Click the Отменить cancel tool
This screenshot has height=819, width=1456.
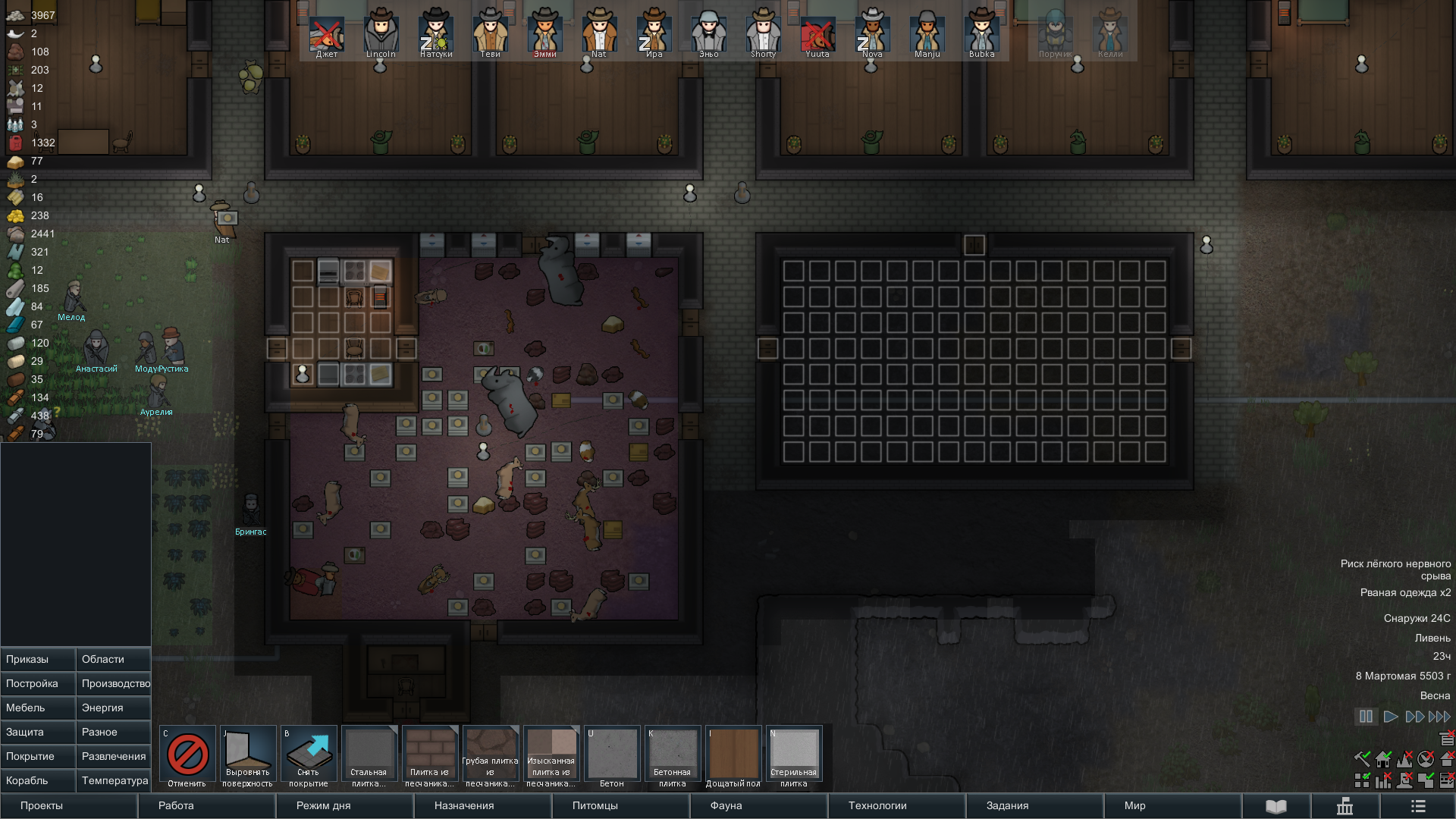click(x=187, y=757)
